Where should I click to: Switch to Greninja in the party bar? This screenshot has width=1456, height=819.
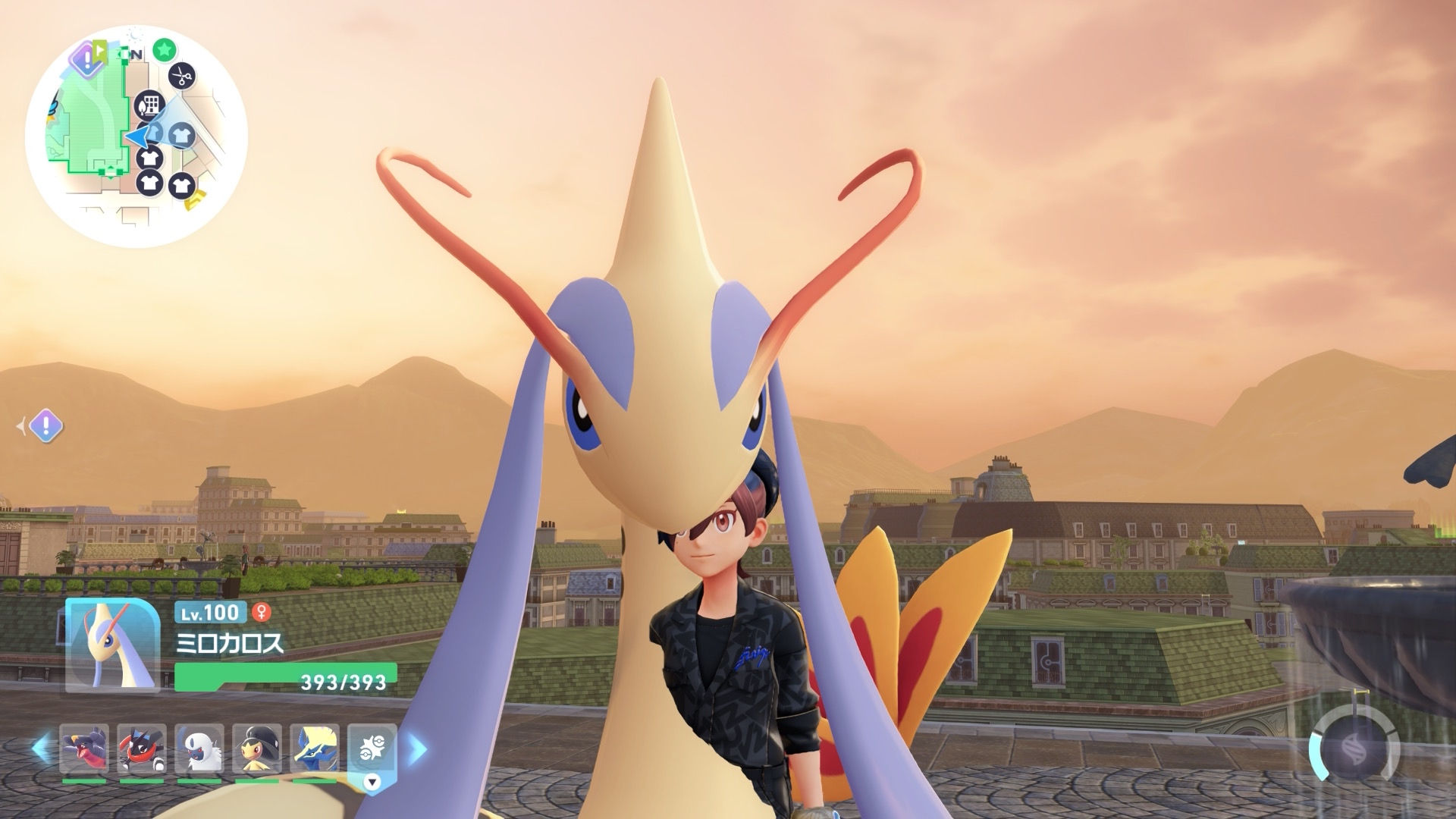point(142,749)
